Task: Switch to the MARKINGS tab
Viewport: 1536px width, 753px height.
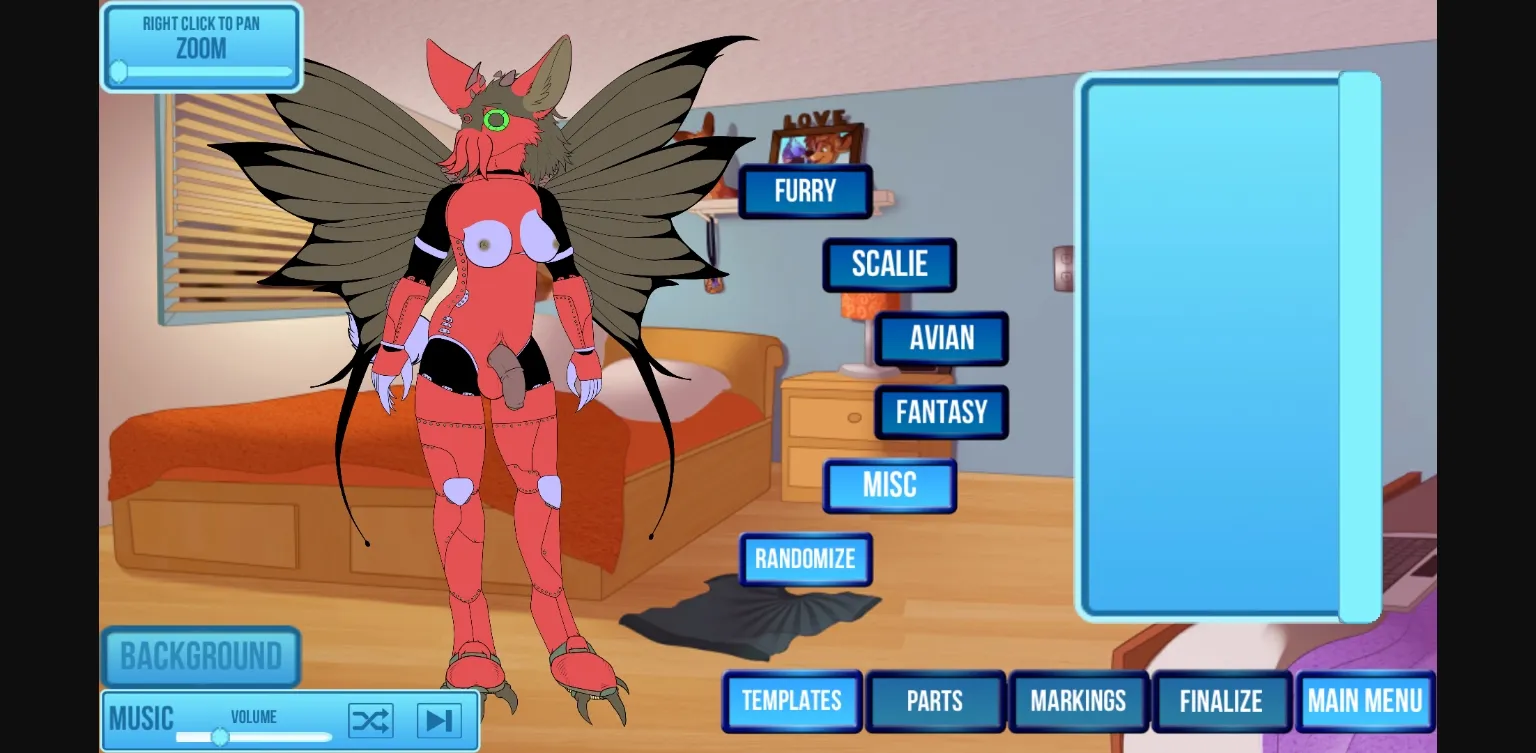Action: point(1079,701)
